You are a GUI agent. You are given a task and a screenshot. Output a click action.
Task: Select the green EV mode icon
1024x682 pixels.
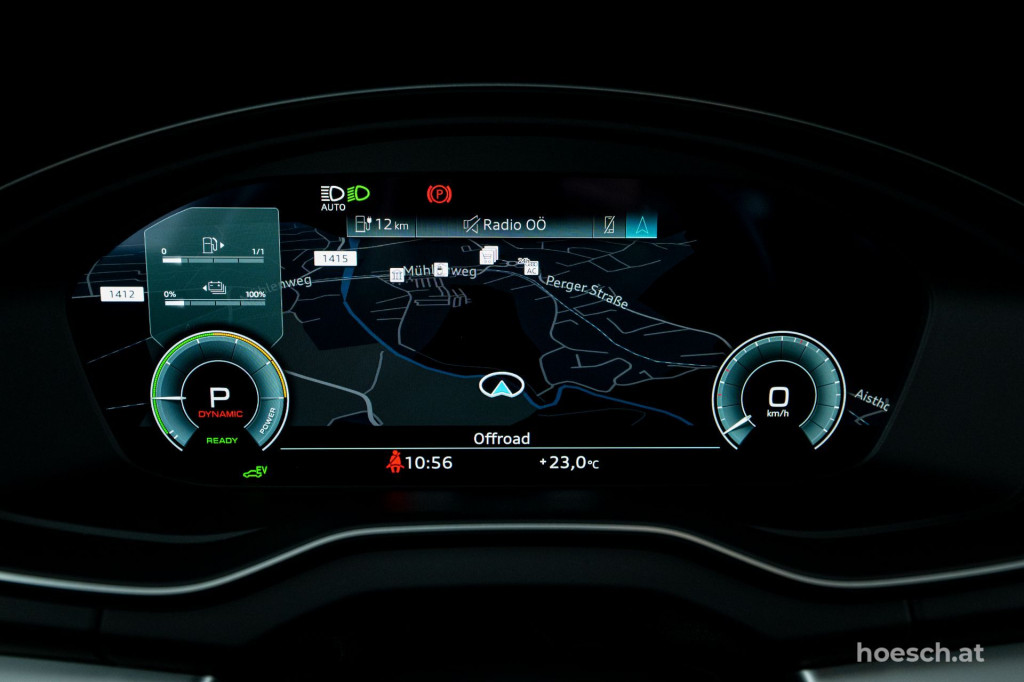255,471
